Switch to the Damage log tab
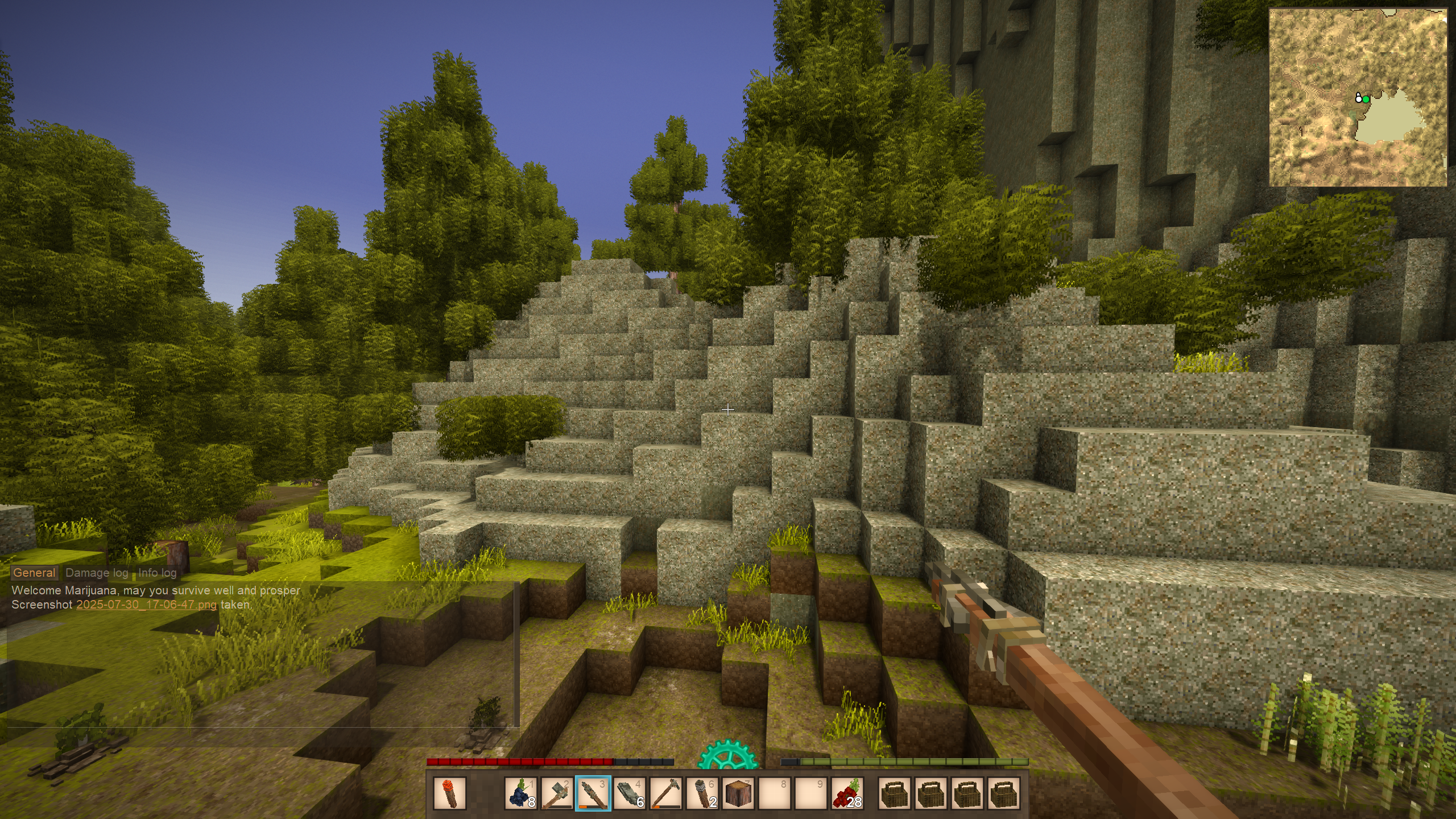1456x819 pixels. pyautogui.click(x=97, y=573)
